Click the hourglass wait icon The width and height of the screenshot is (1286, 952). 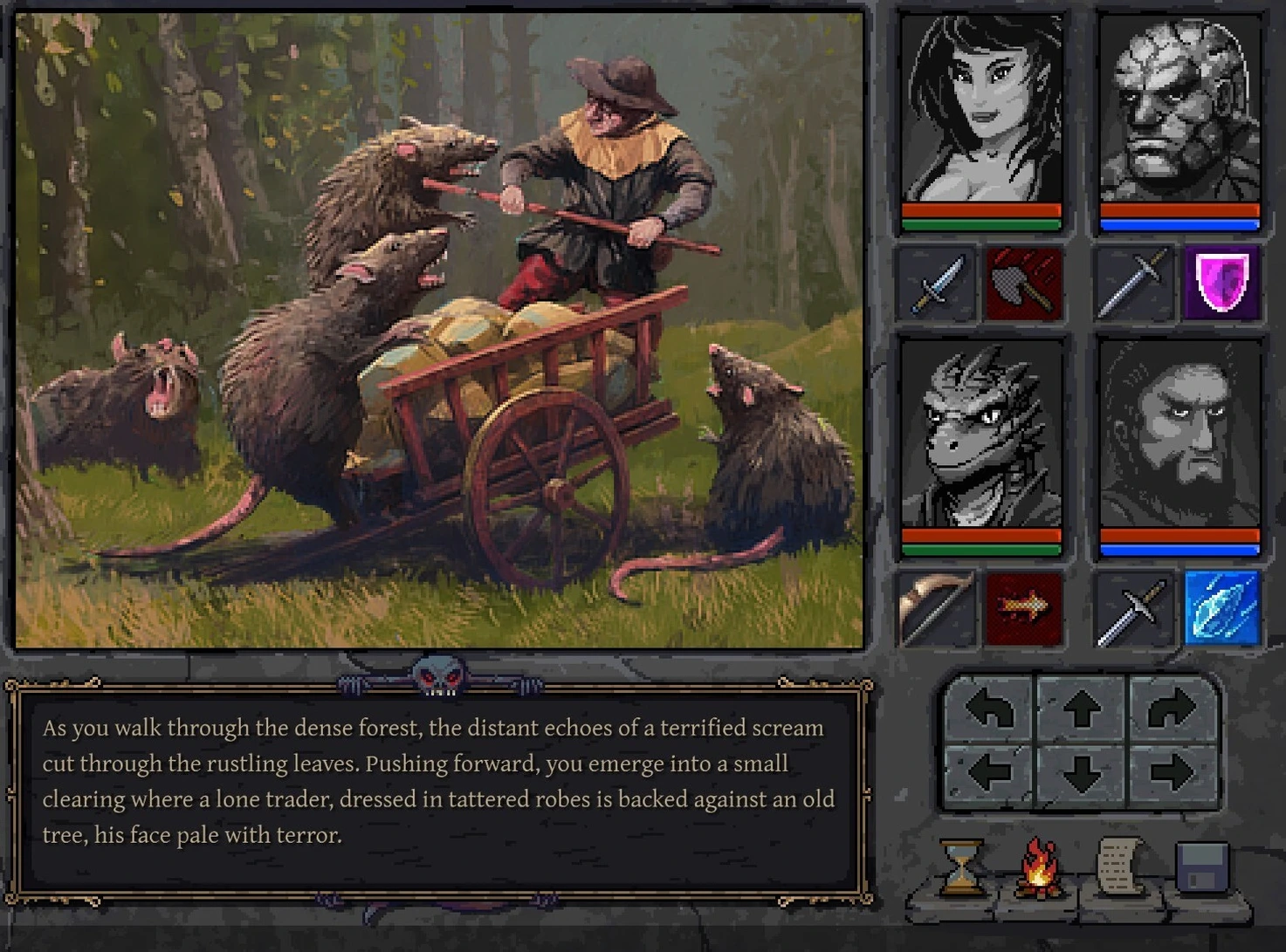point(960,867)
